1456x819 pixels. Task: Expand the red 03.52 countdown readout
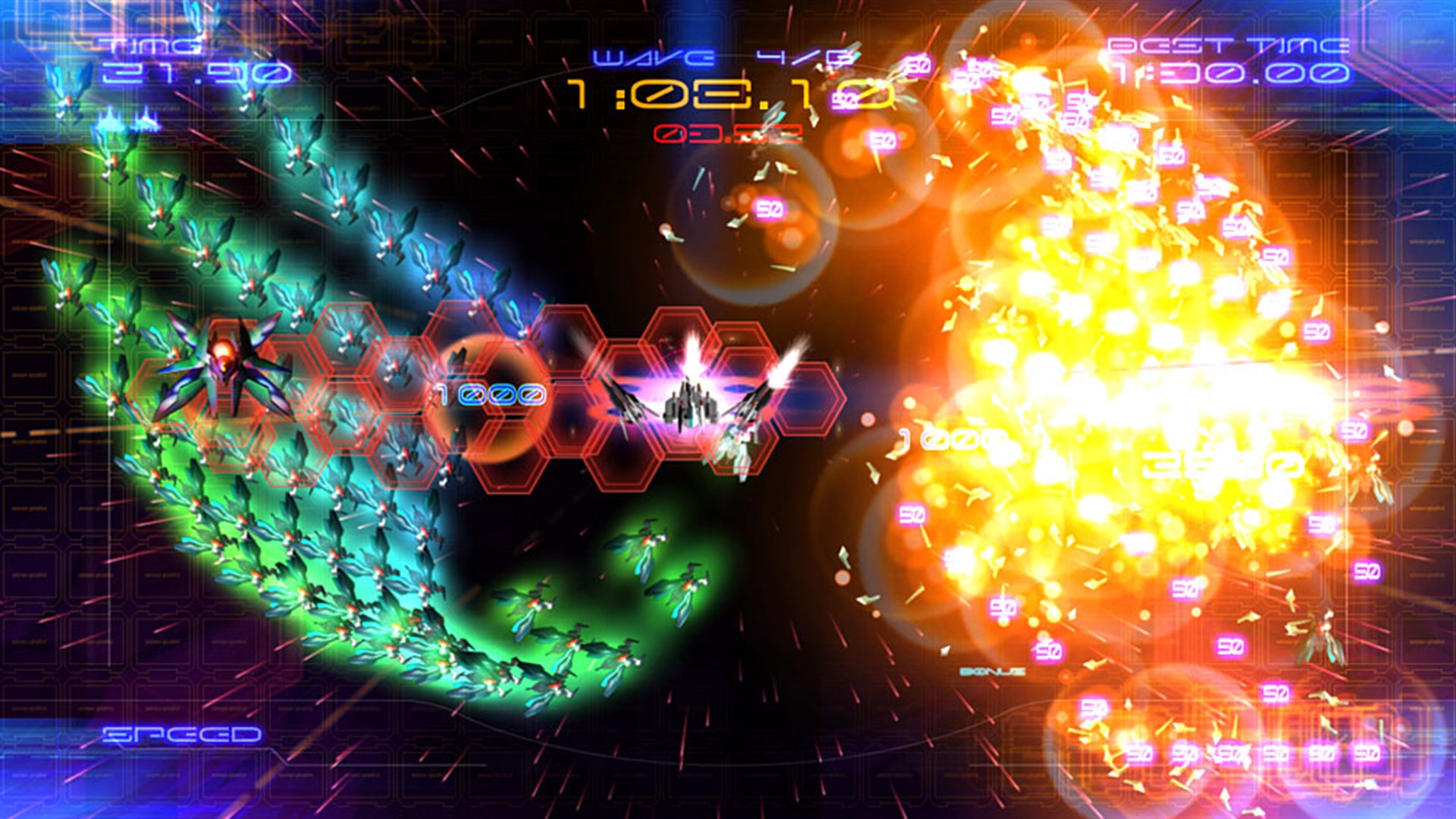tap(728, 135)
